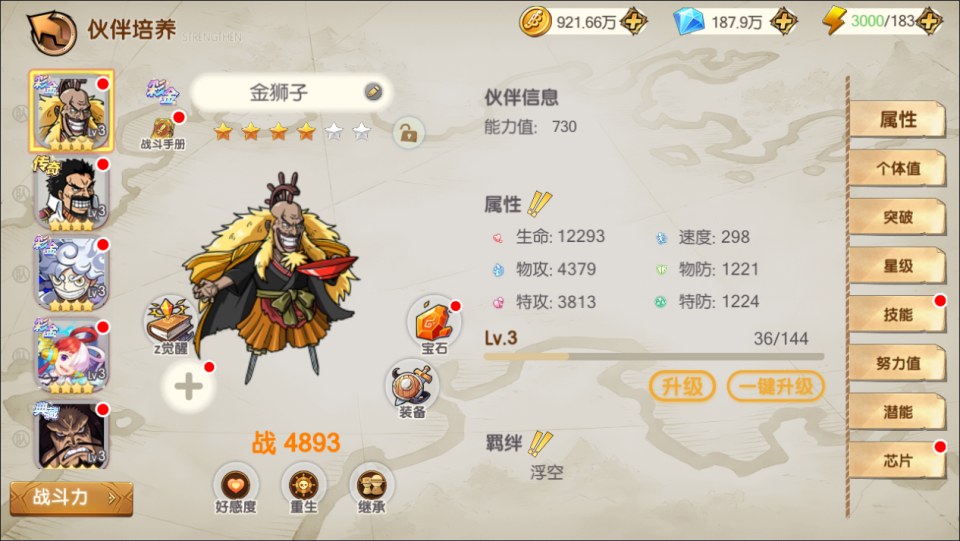Add more gold coins with plus button
960x541 pixels.
click(x=633, y=22)
